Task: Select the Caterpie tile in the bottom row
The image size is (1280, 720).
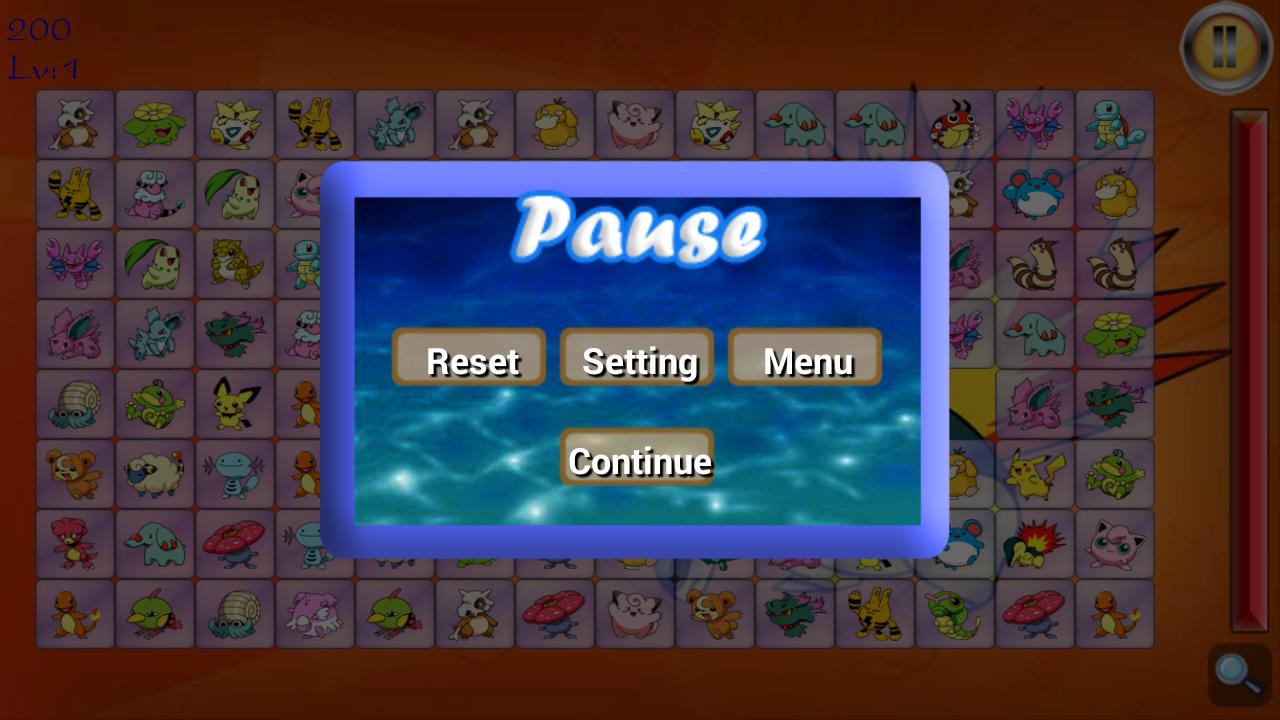Action: tap(955, 613)
